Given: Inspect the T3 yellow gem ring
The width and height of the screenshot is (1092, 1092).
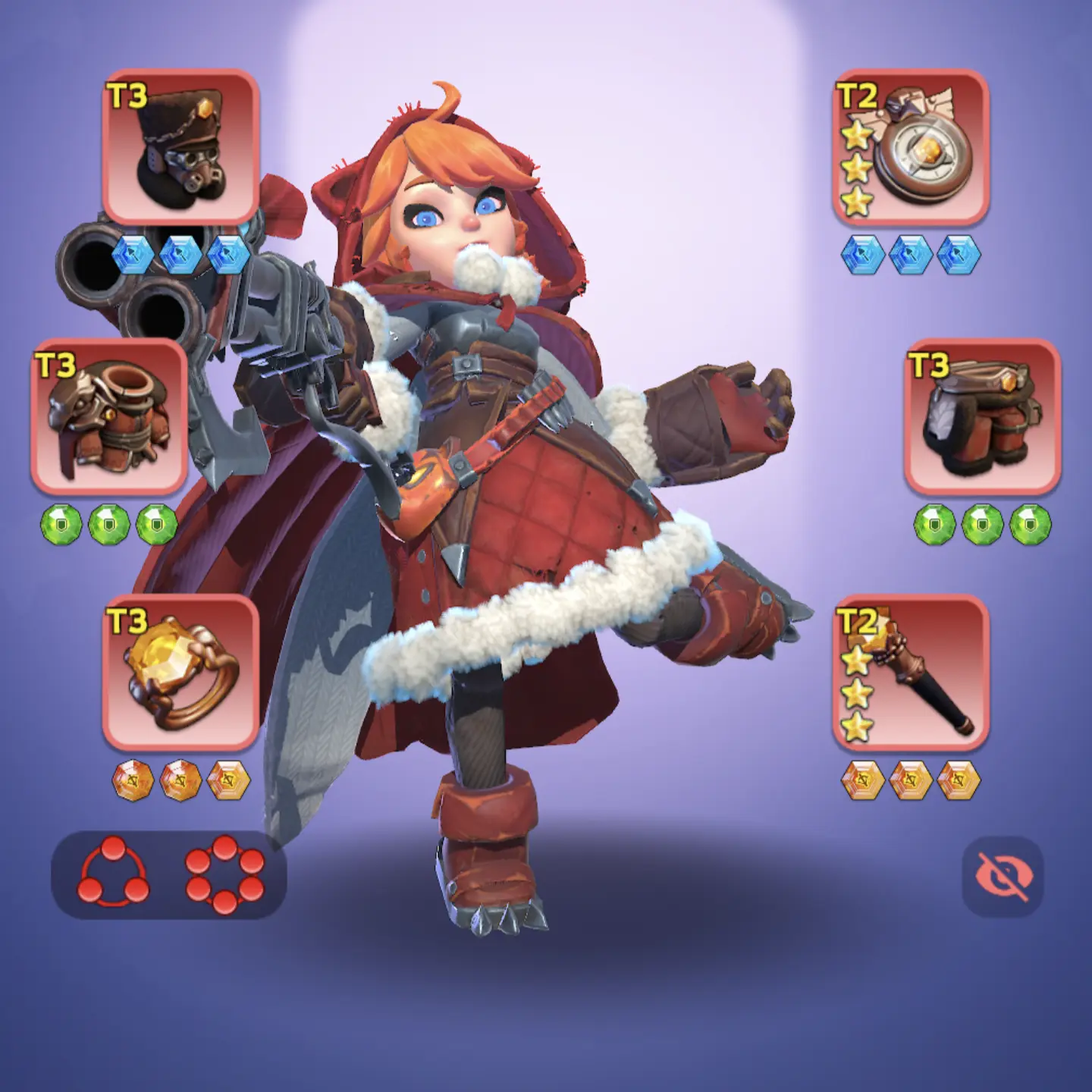Looking at the screenshot, I should click(180, 672).
